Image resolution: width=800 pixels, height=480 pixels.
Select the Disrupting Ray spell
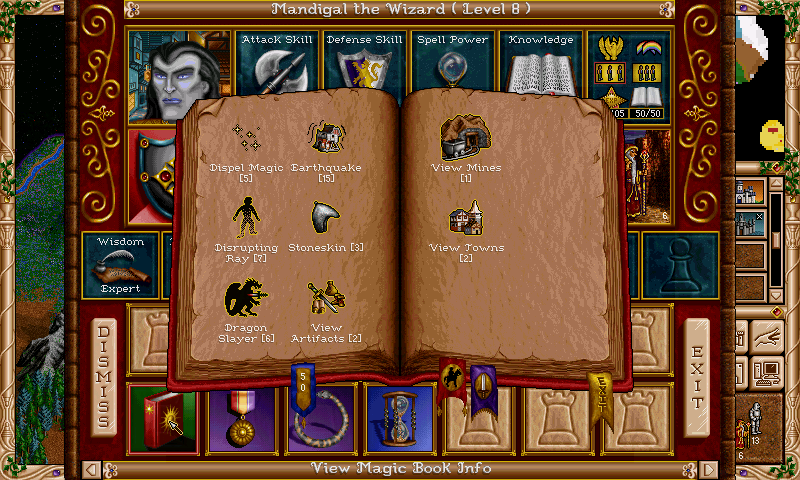pyautogui.click(x=245, y=220)
